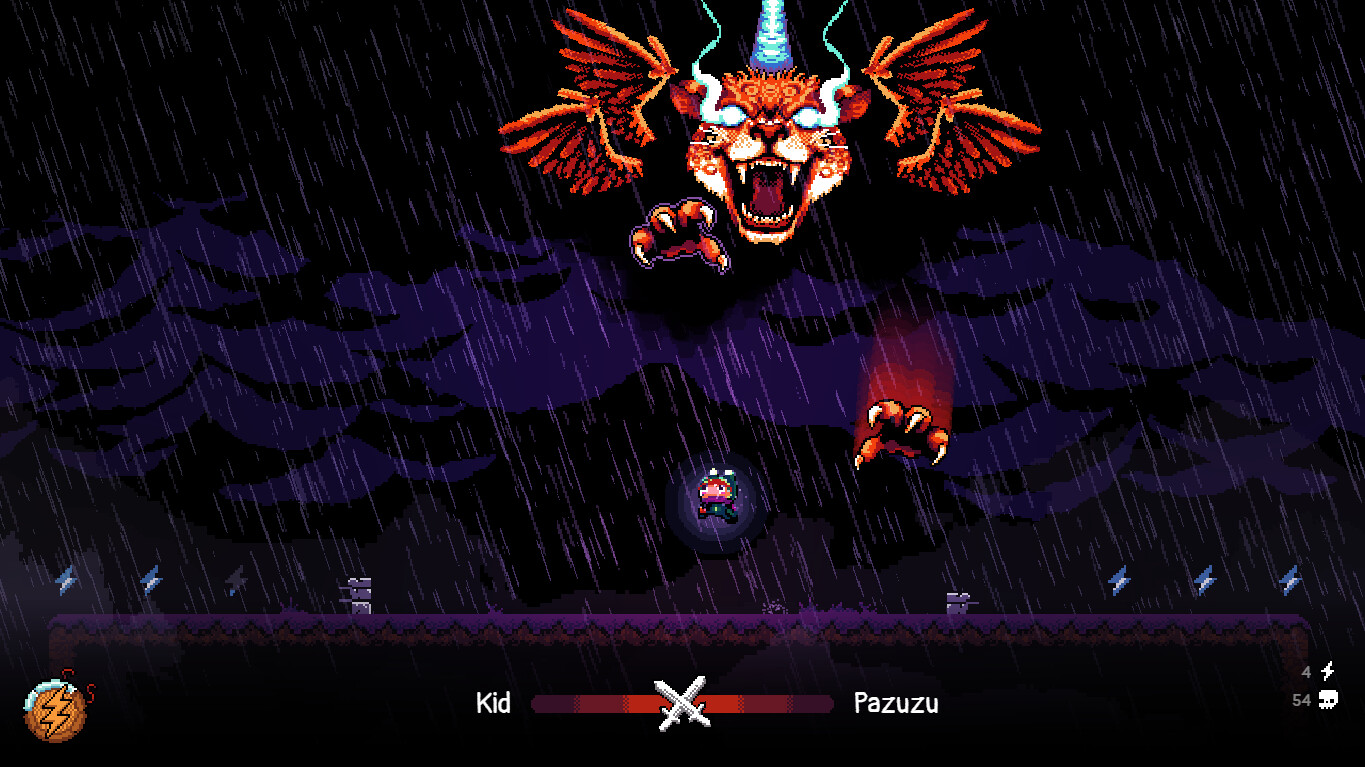The width and height of the screenshot is (1365, 767).
Task: Expand Pazuzu's left claw attack area
Action: (x=678, y=235)
